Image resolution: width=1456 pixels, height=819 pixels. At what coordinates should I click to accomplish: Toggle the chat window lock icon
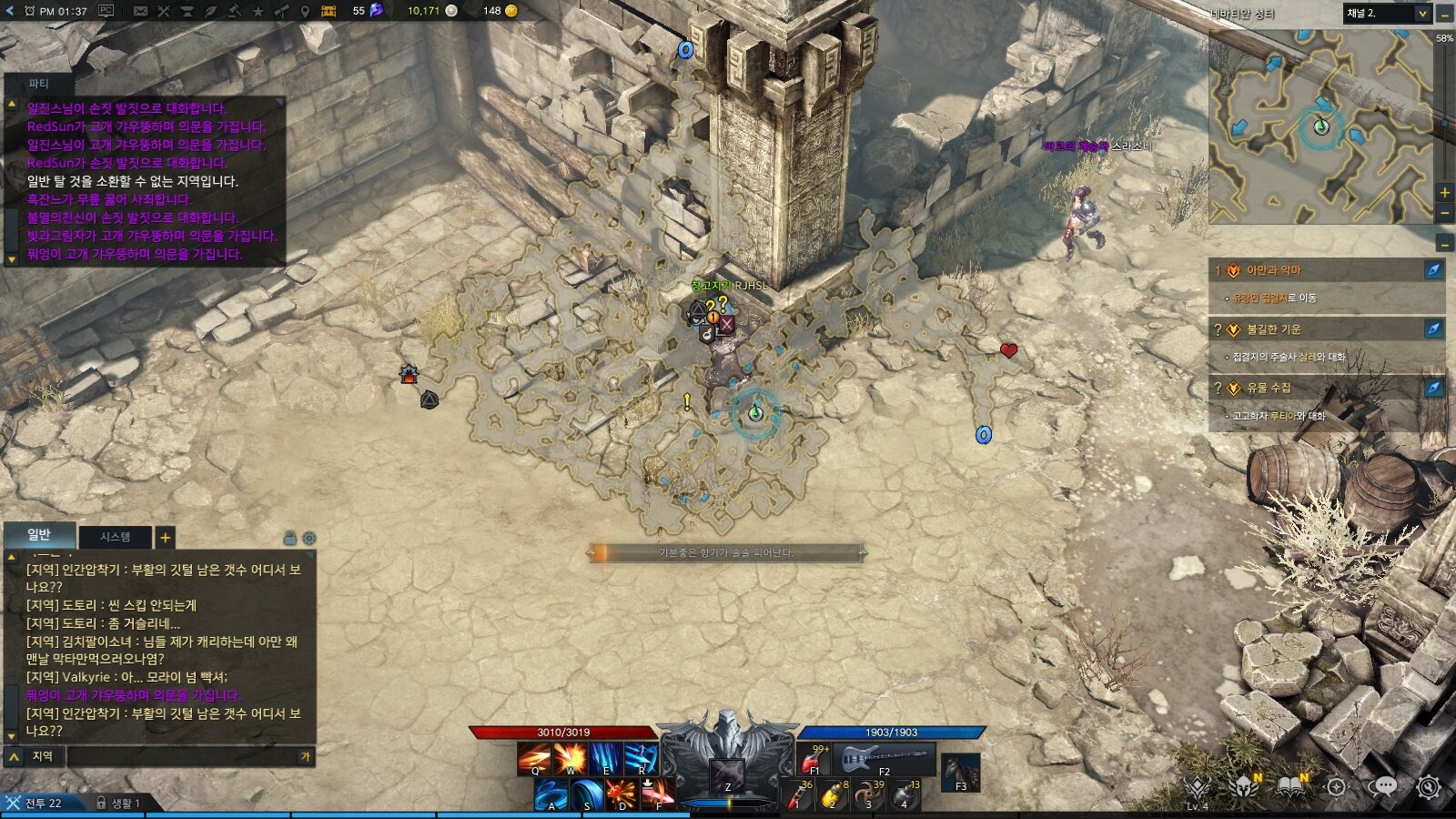(290, 538)
